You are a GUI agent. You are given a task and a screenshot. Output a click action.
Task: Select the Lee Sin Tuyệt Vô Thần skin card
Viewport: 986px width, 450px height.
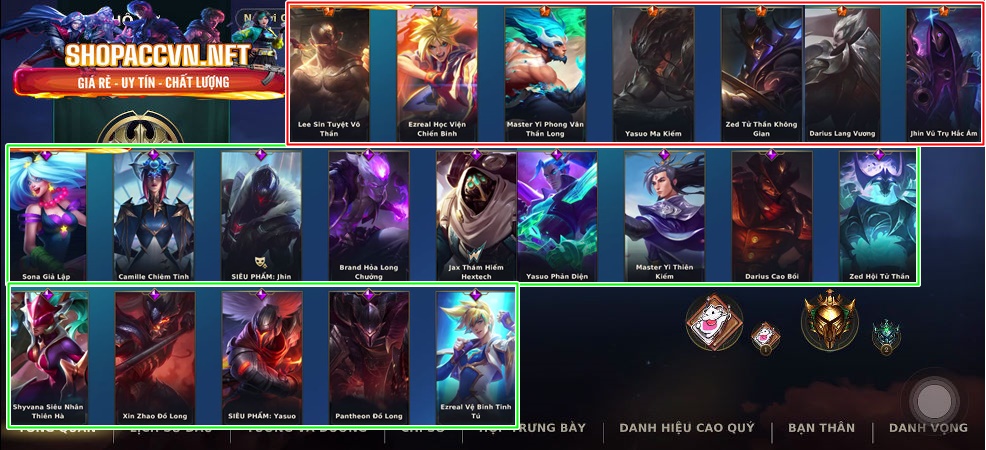click(x=330, y=72)
